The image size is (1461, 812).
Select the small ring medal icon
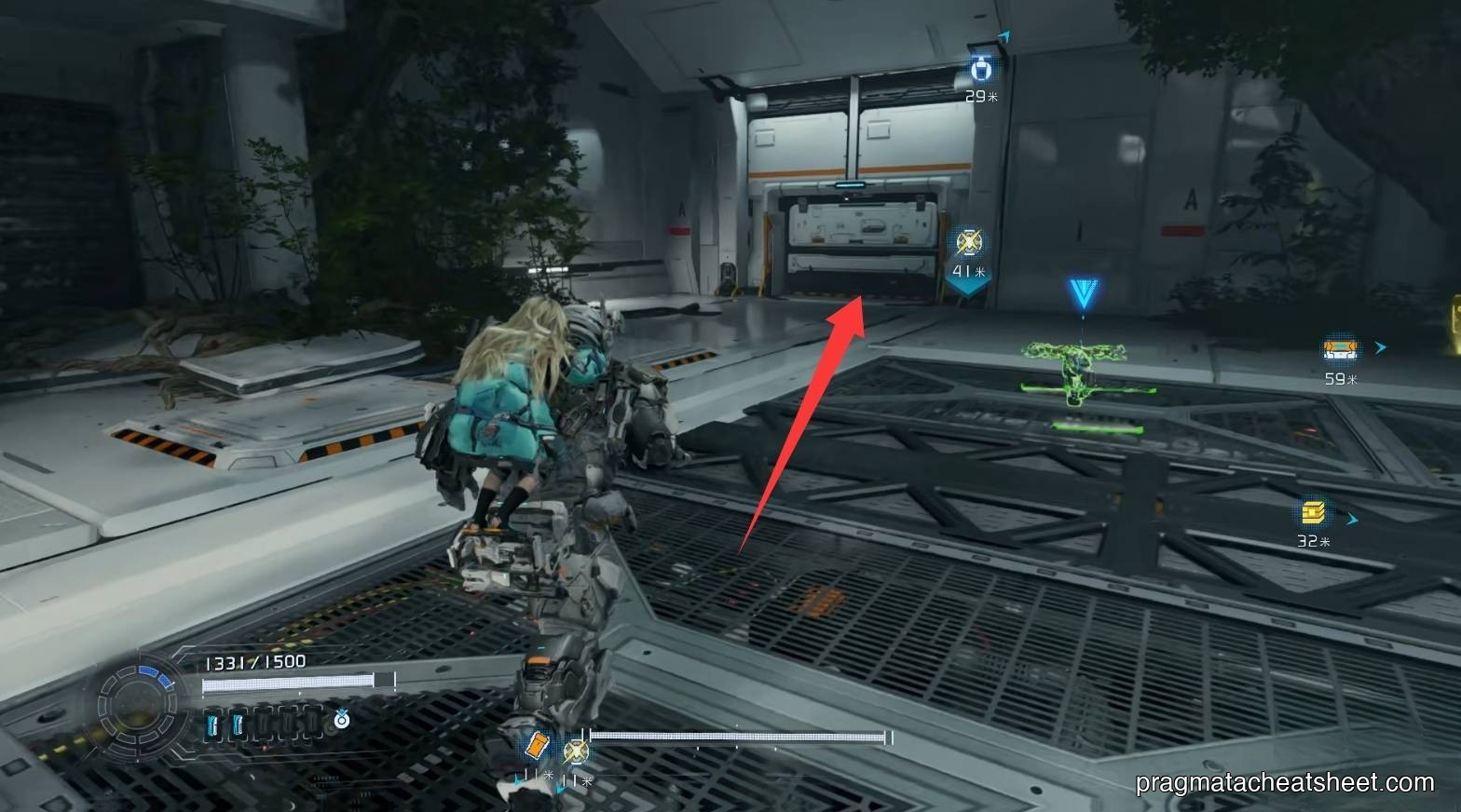[x=342, y=720]
